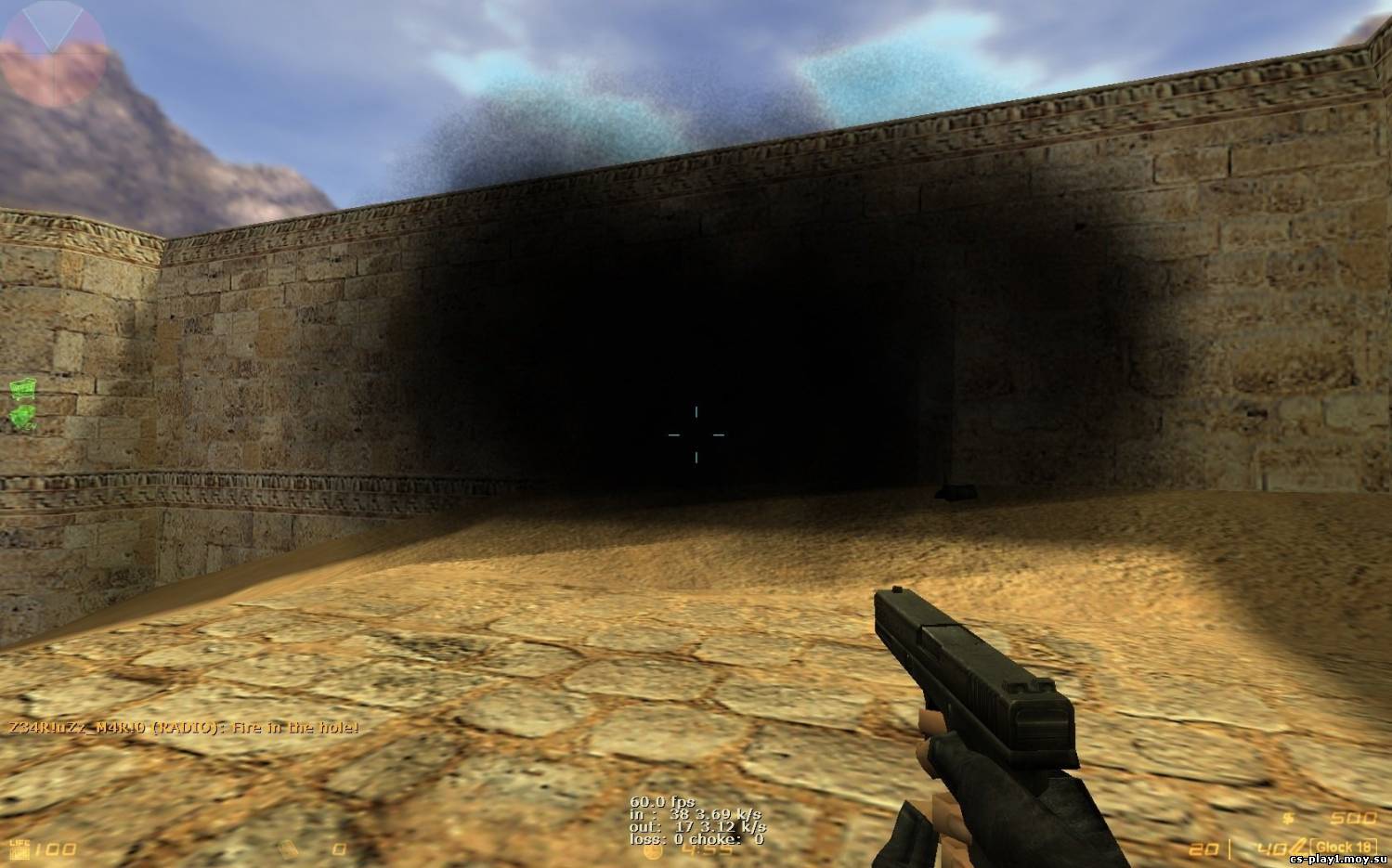Click the dollar sign money icon
1392x868 pixels.
click(1287, 819)
